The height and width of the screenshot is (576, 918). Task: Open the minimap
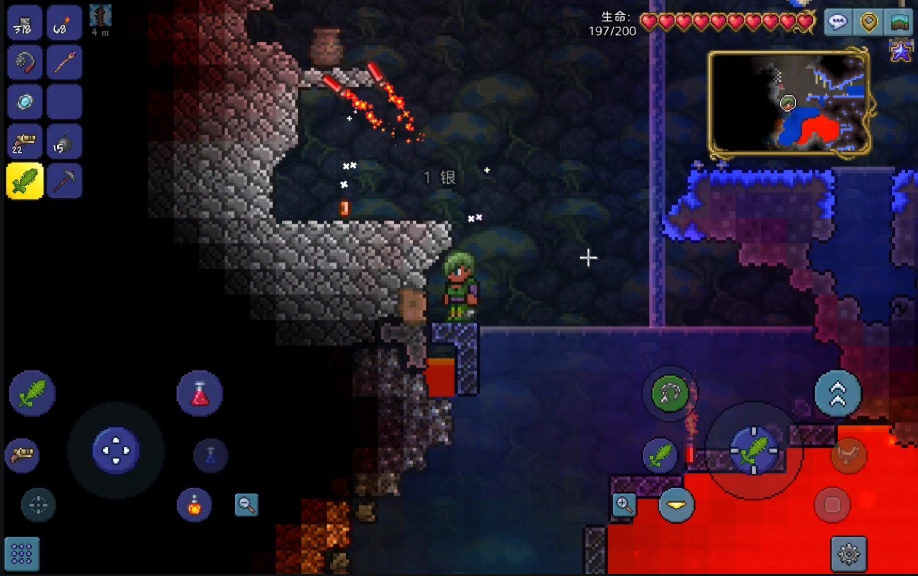click(788, 104)
